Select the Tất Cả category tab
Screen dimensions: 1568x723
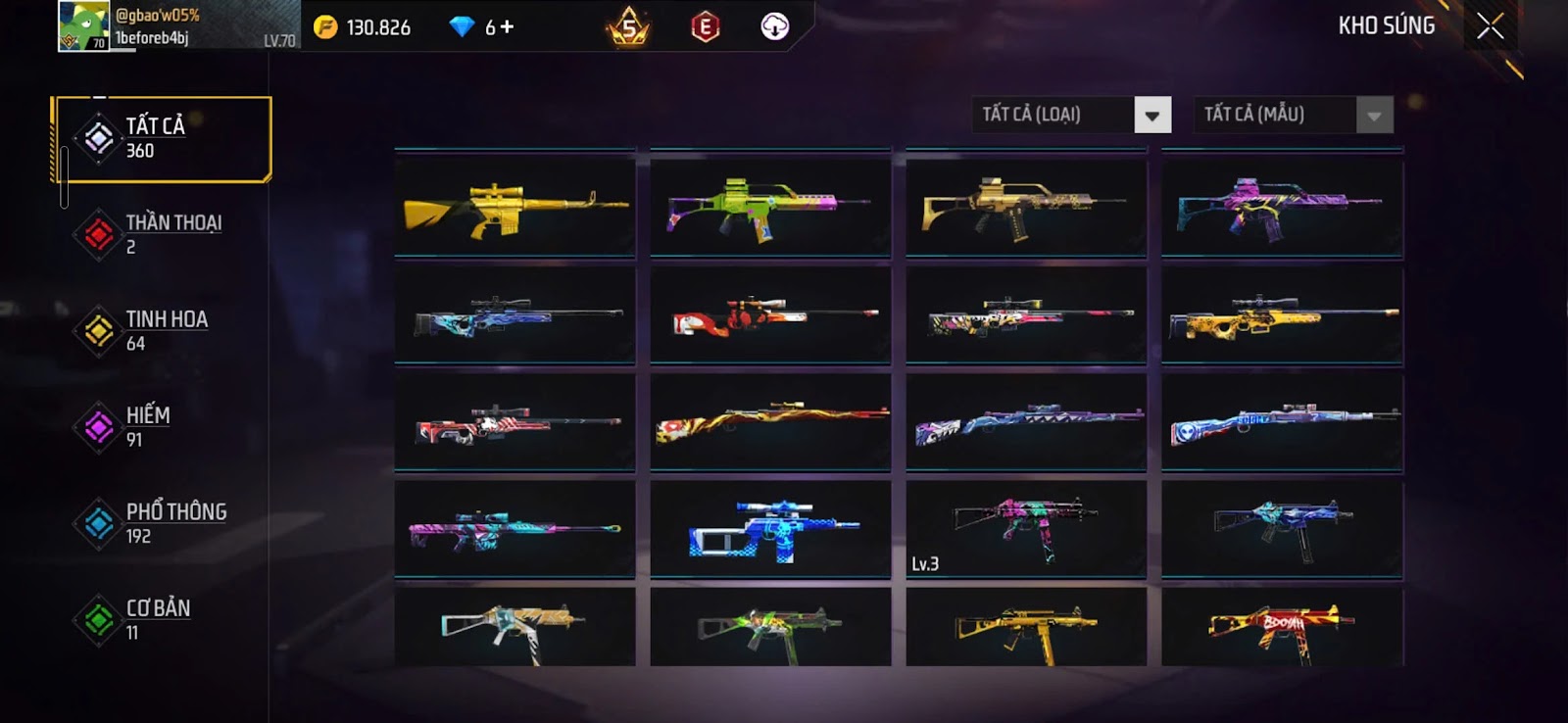click(x=163, y=138)
